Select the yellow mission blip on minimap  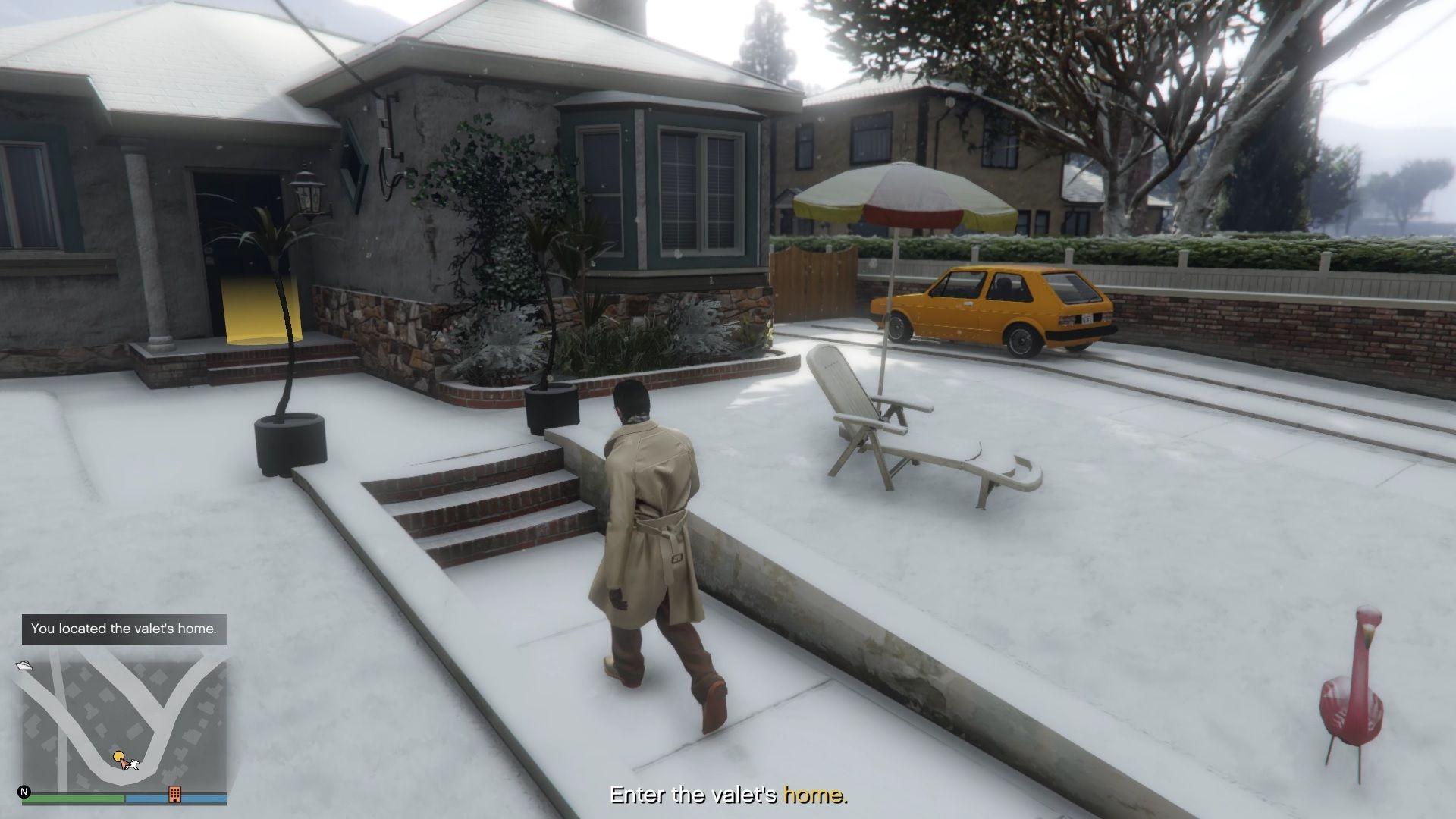119,757
